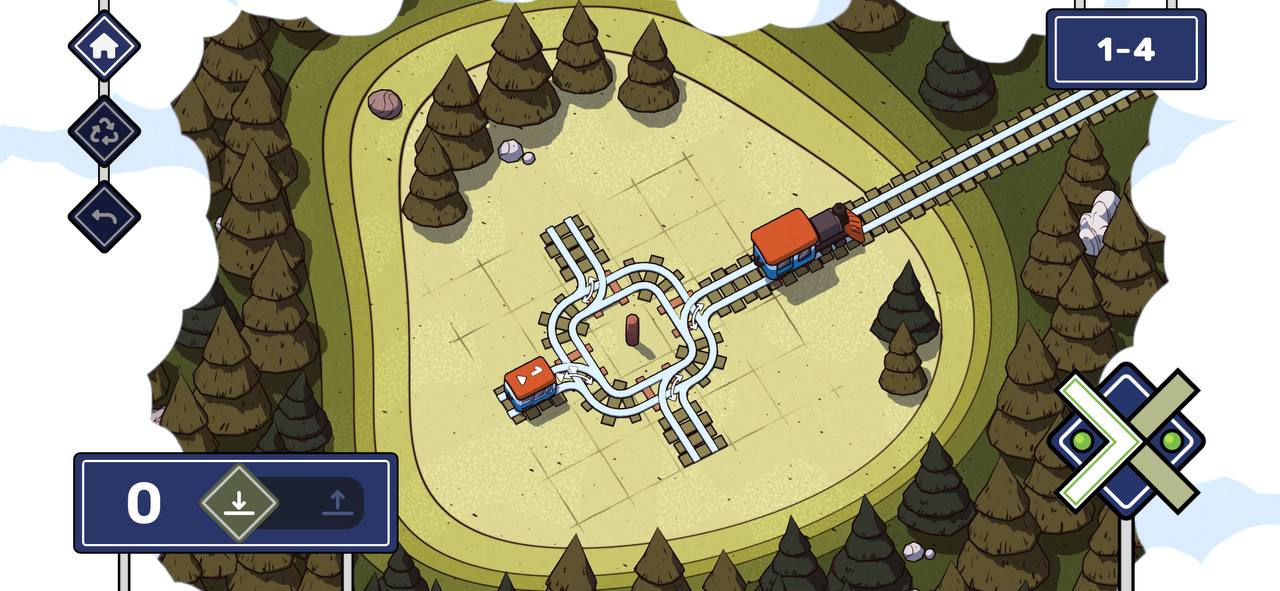Restart the level with the recycle arrows button
This screenshot has height=591, width=1280.
(104, 132)
